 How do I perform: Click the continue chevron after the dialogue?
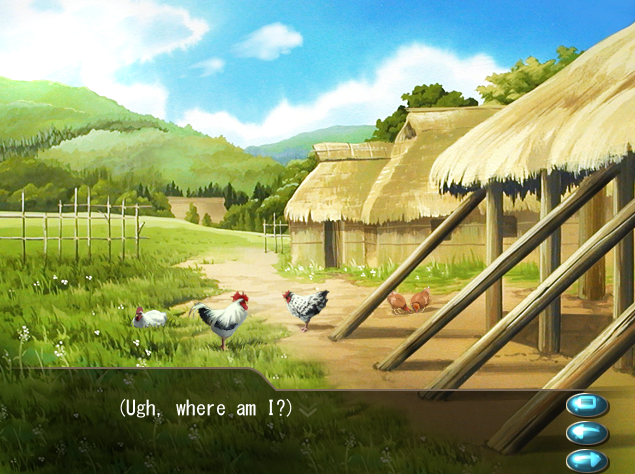(x=308, y=410)
